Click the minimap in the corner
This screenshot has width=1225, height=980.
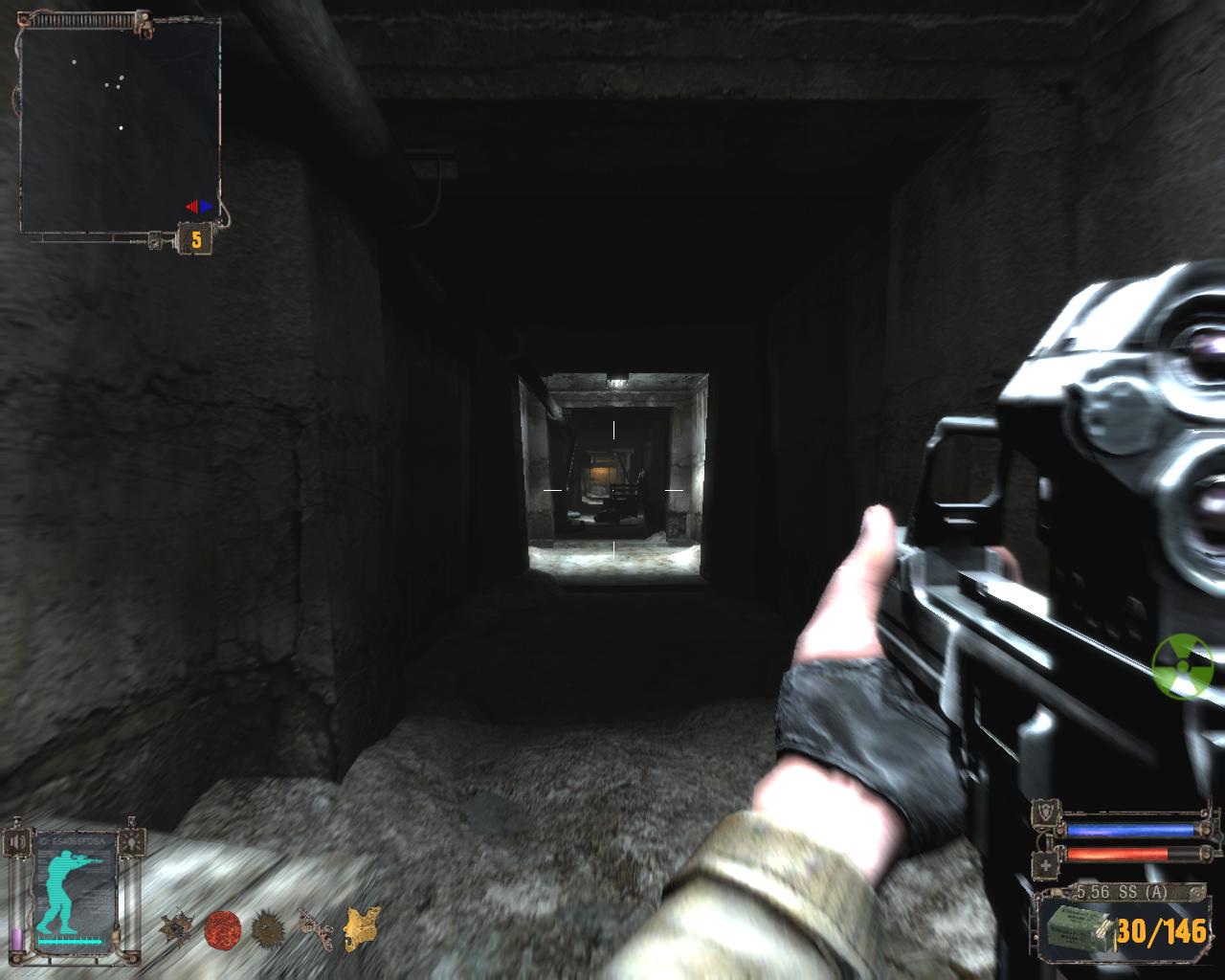120,129
